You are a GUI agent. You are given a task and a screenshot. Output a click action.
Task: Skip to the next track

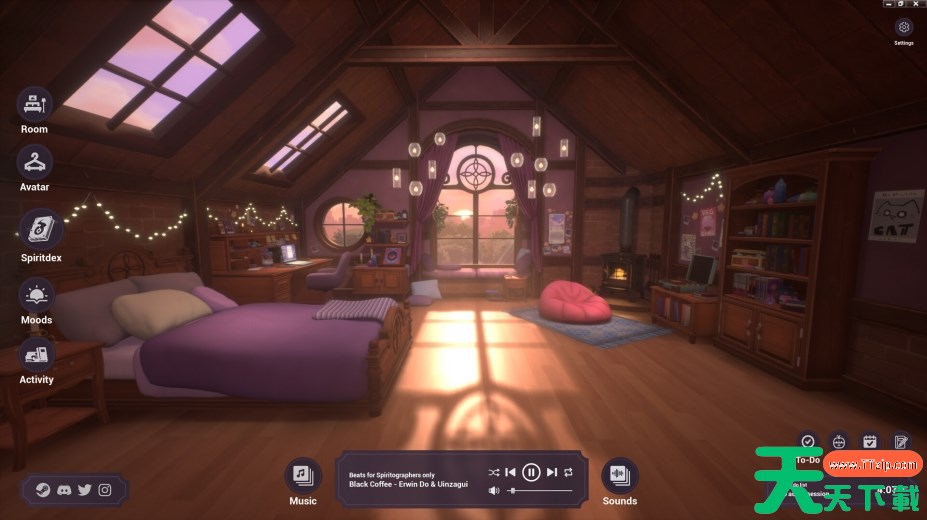552,472
